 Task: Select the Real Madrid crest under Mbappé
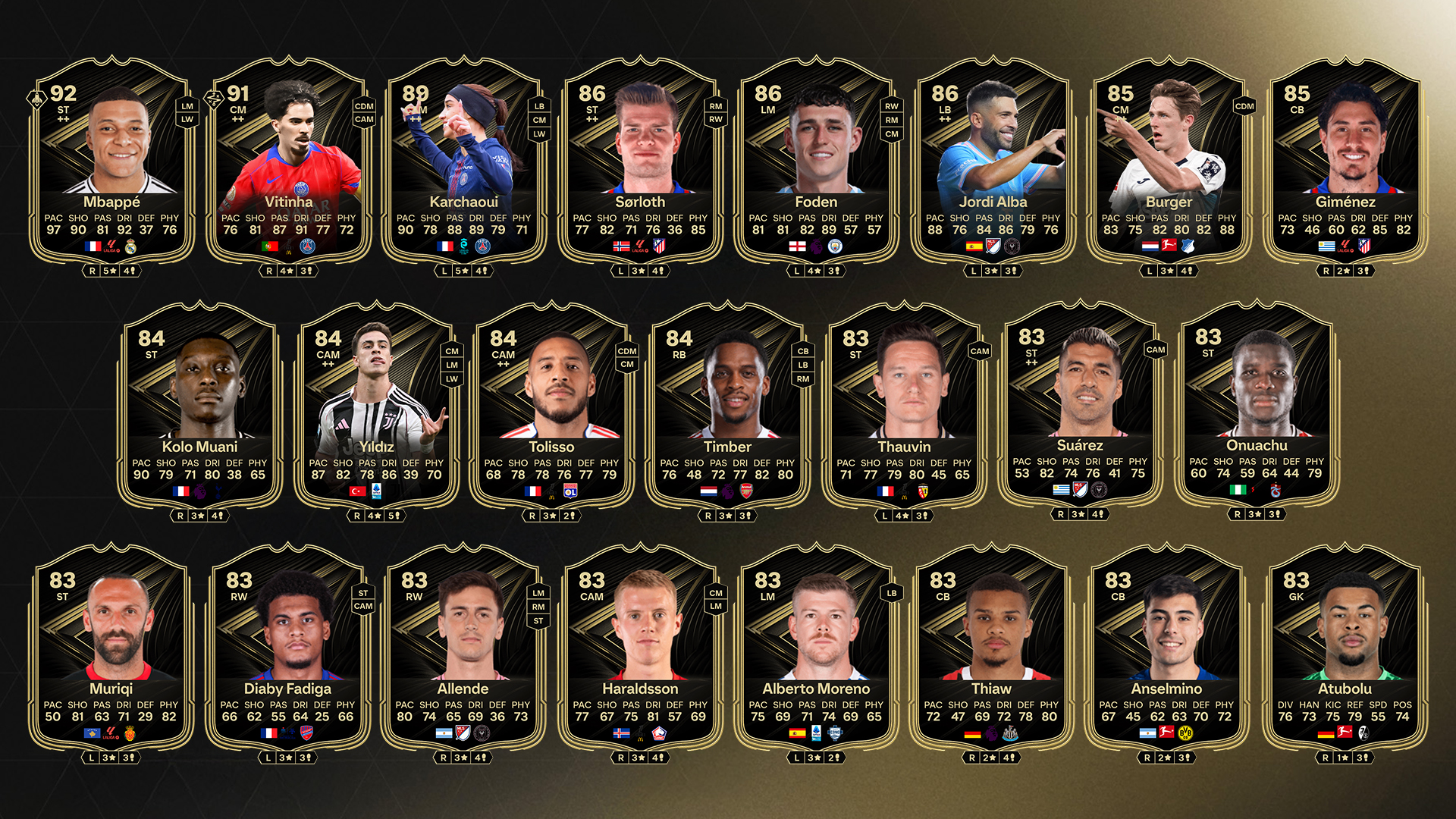(x=131, y=246)
